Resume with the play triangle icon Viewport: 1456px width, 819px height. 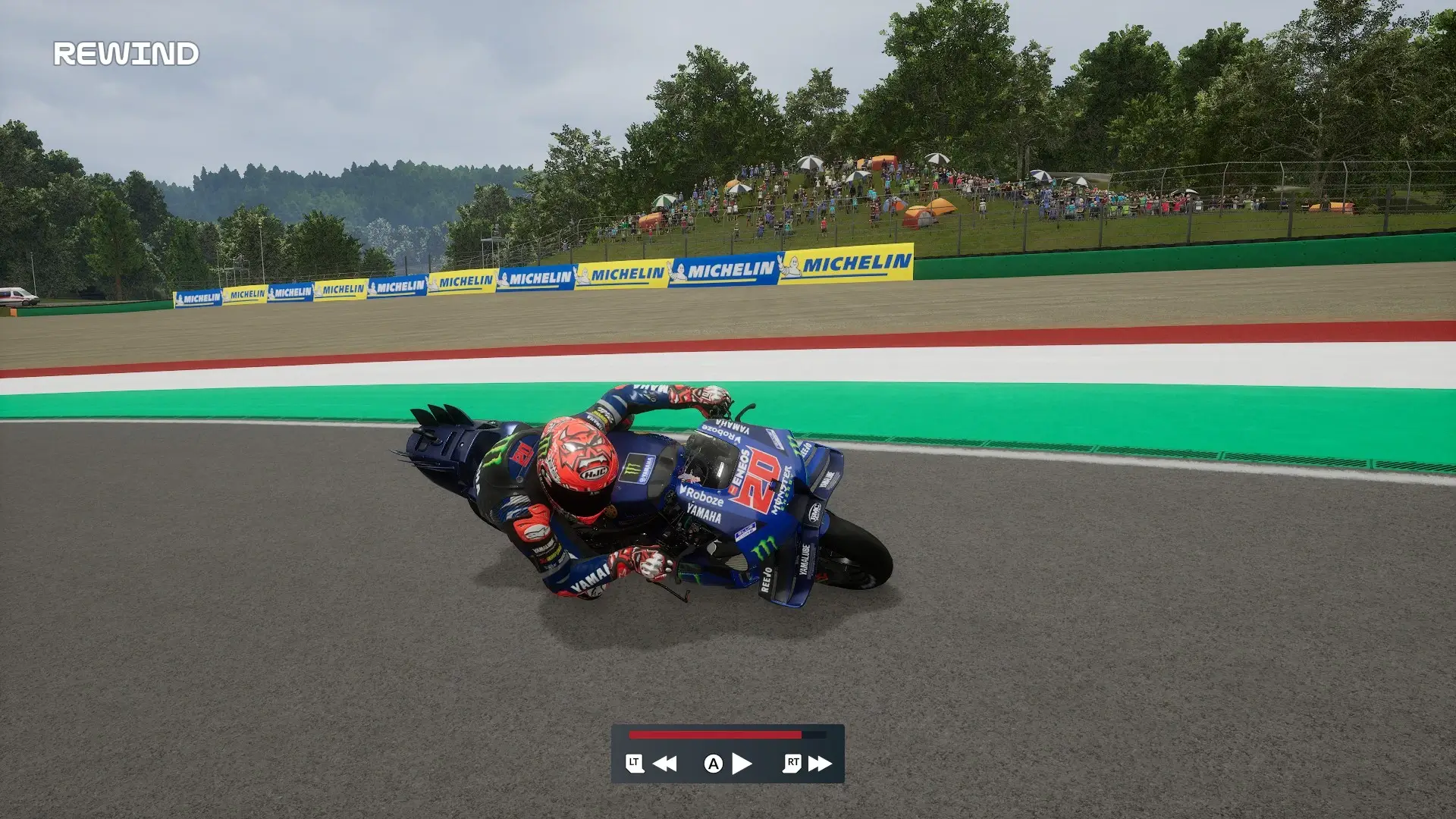coord(742,764)
